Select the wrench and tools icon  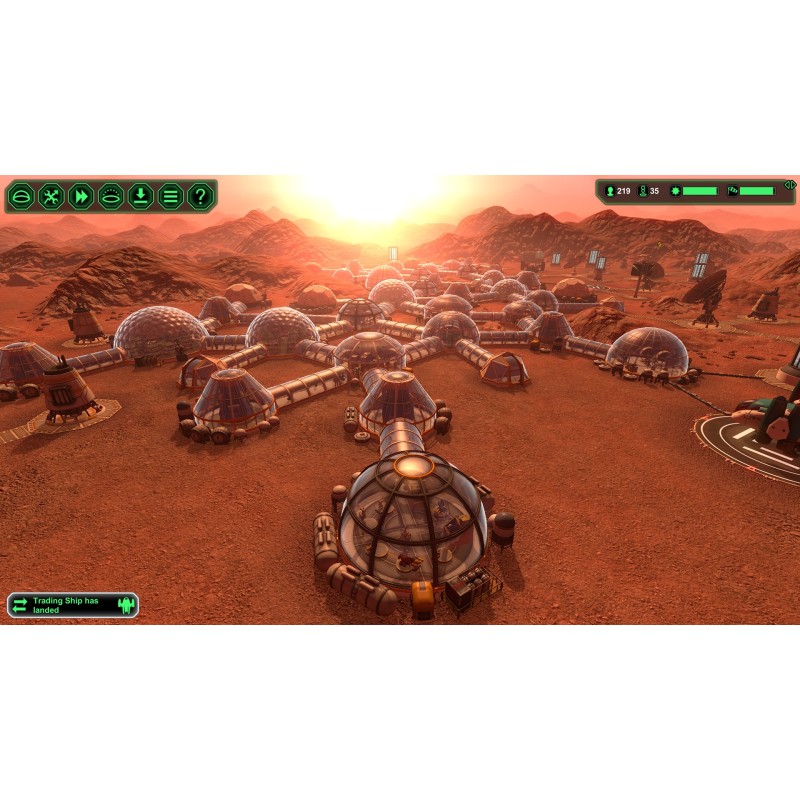51,196
